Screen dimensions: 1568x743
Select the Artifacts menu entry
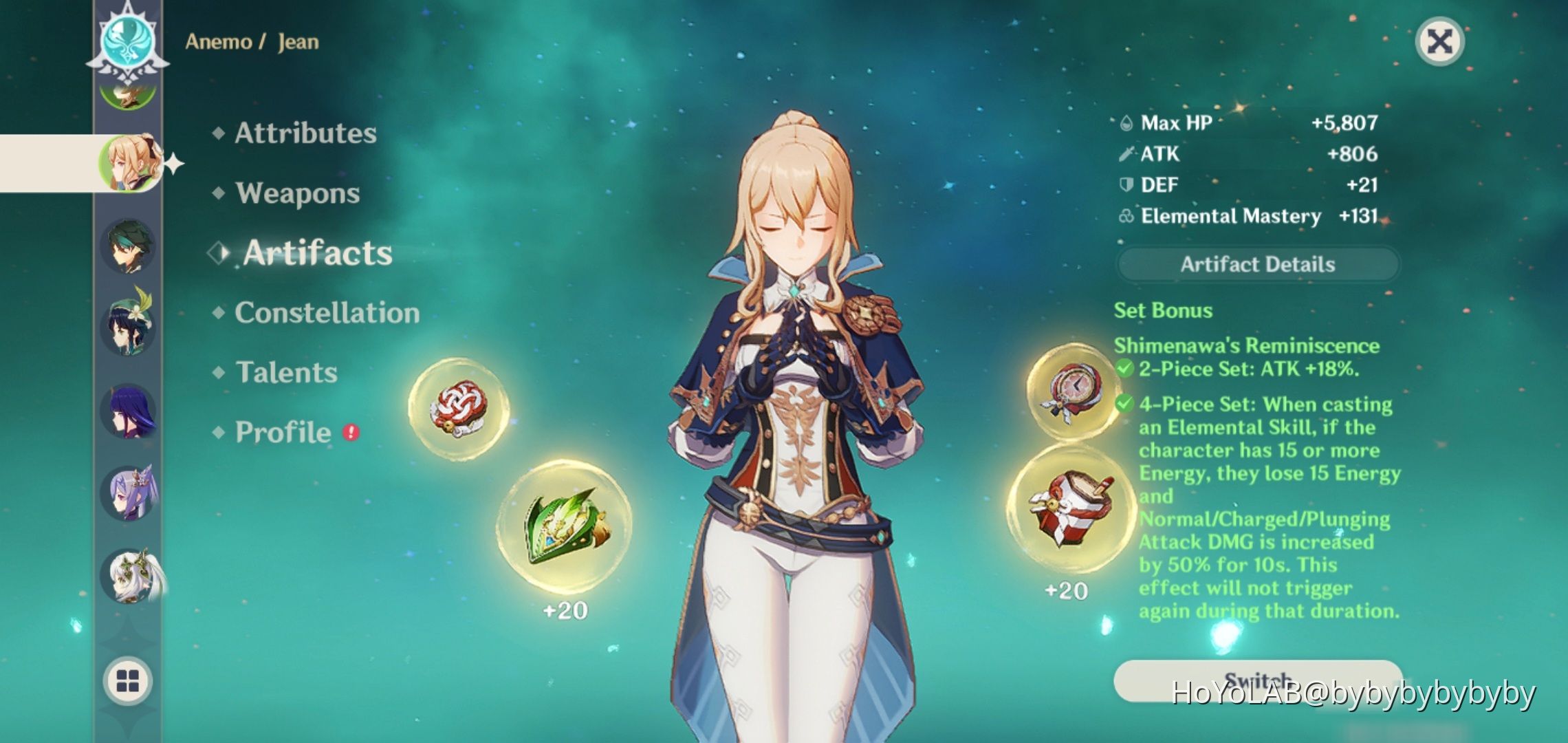click(x=317, y=253)
